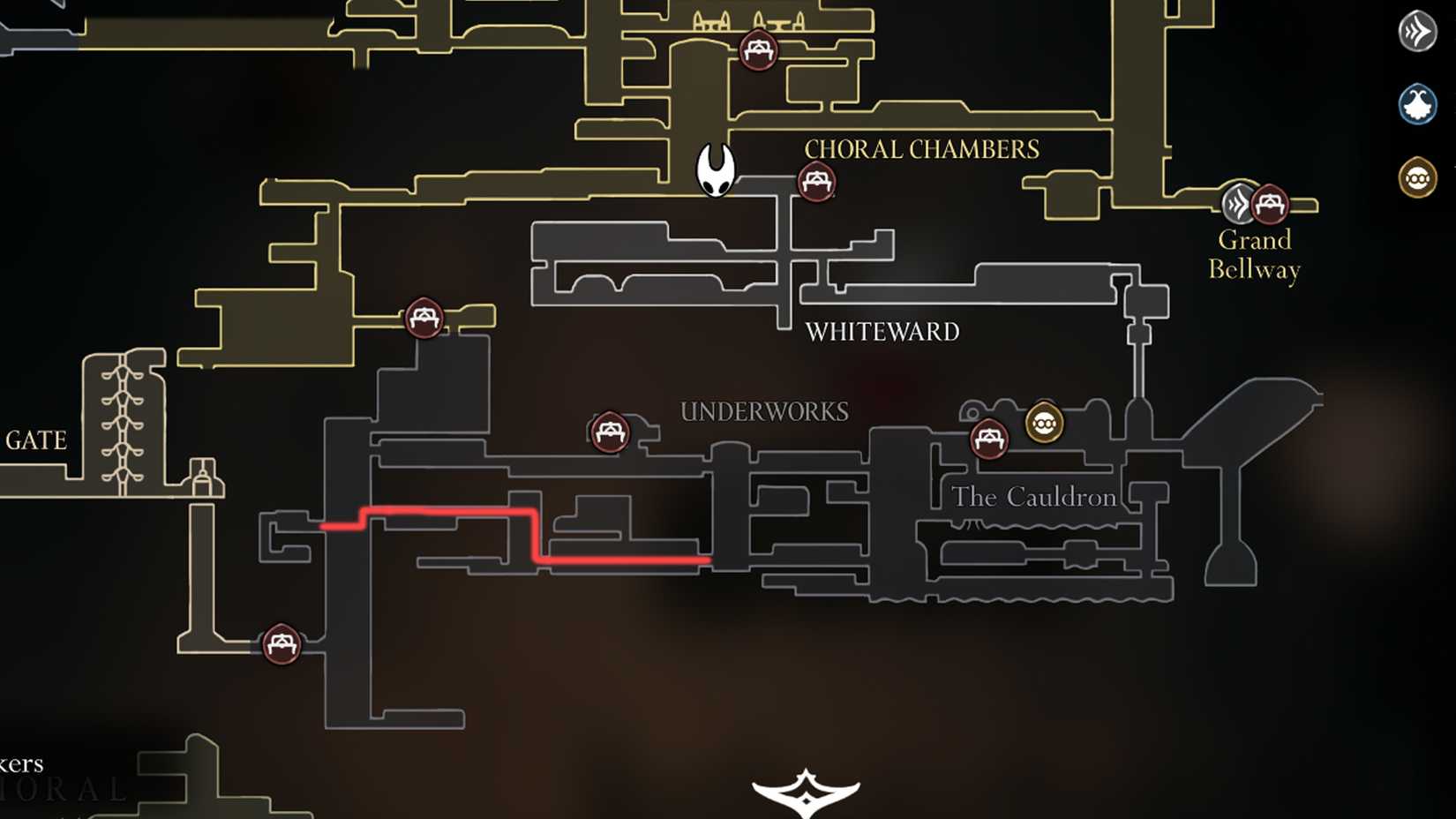The image size is (1456, 819).
Task: Click the bench icon at the top of Choral Chambers
Action: 757,51
